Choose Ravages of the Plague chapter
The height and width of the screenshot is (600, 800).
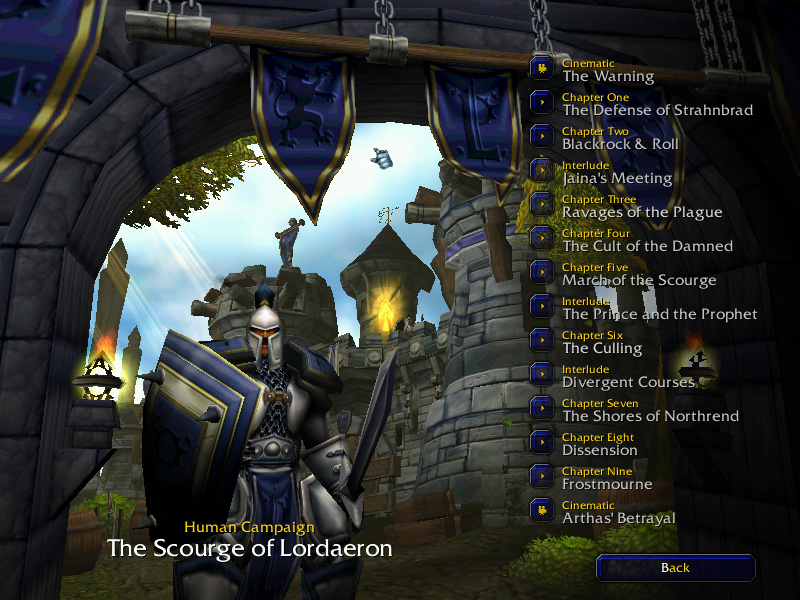click(x=542, y=204)
